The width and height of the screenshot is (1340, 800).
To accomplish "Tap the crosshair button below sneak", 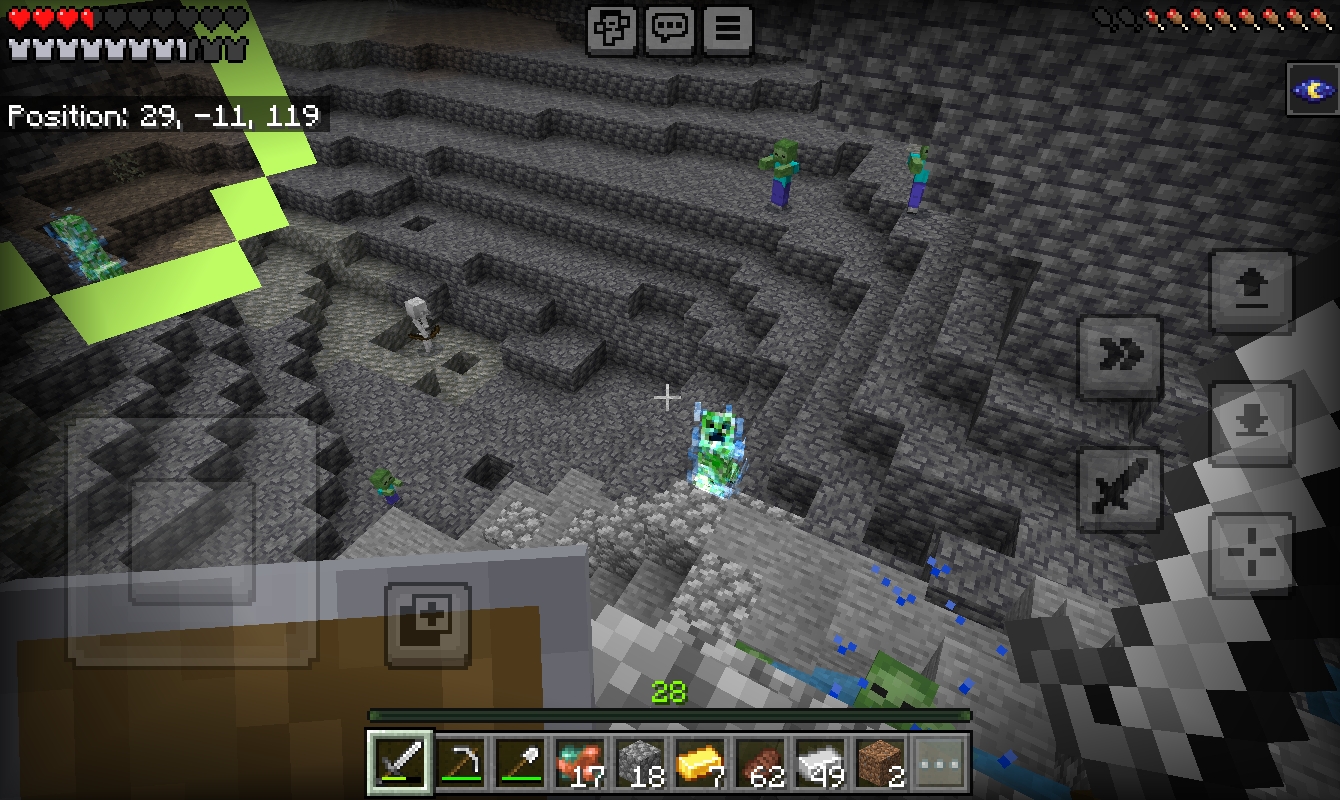I will pyautogui.click(x=1251, y=554).
